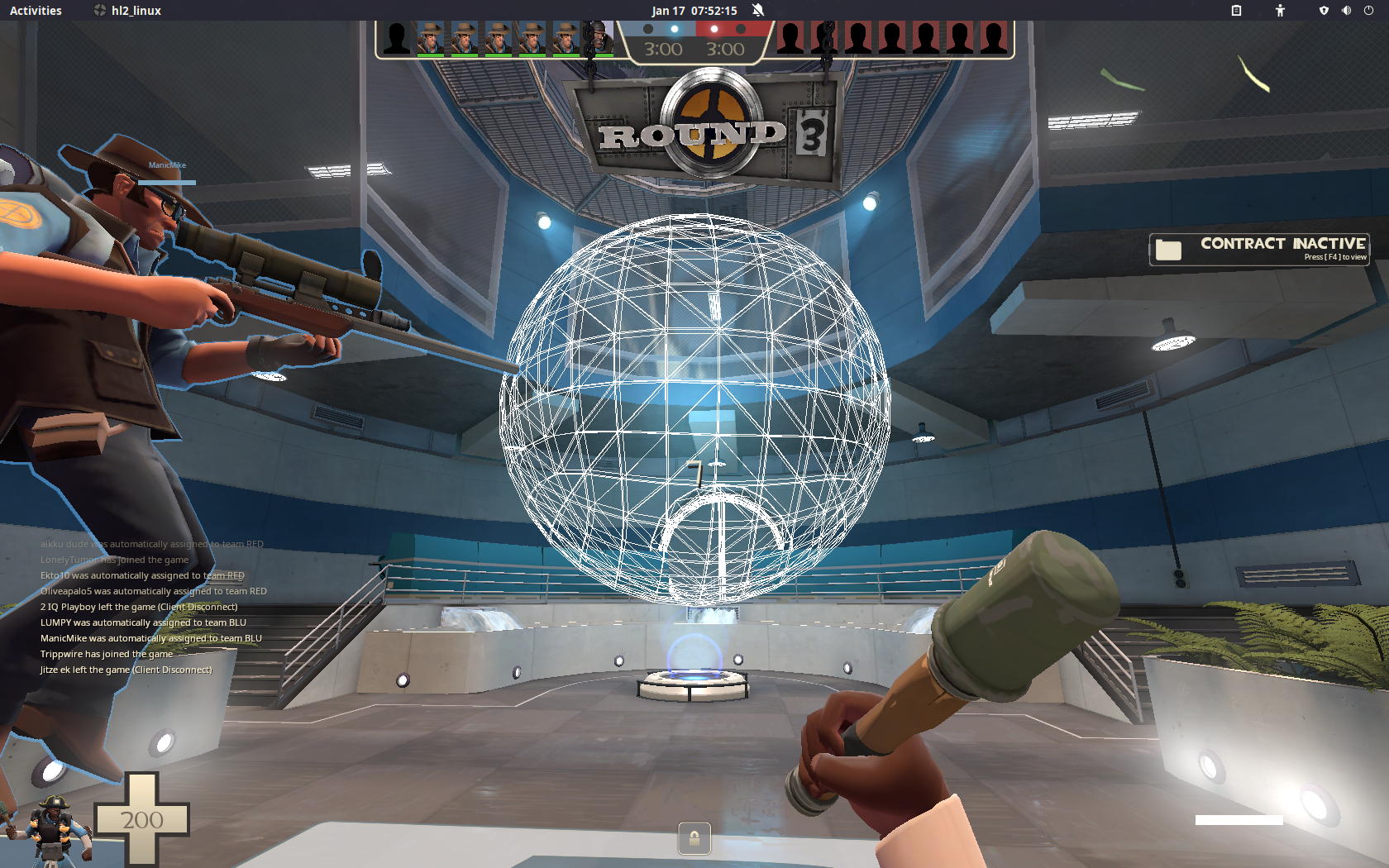Expand the volume control in the system tray
This screenshot has width=1389, height=868.
[1346, 11]
